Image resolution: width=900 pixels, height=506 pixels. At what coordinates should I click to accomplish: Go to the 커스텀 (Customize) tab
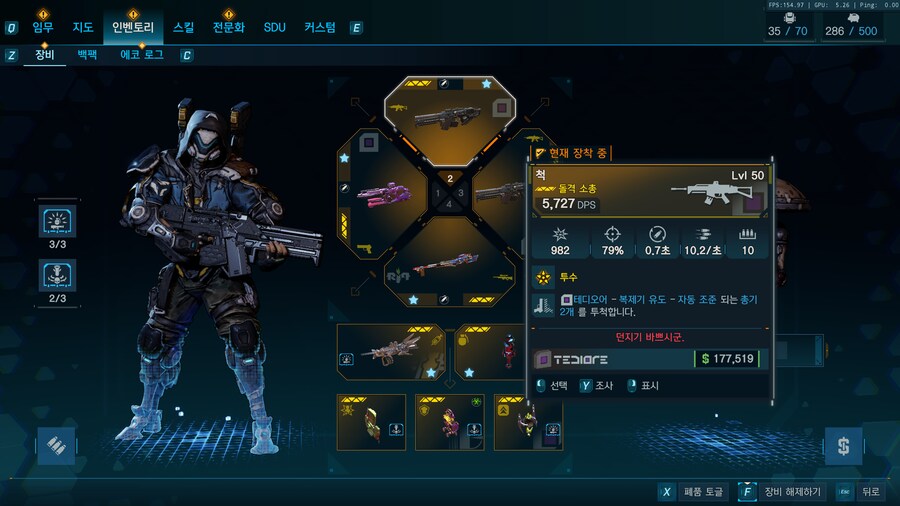pos(320,27)
